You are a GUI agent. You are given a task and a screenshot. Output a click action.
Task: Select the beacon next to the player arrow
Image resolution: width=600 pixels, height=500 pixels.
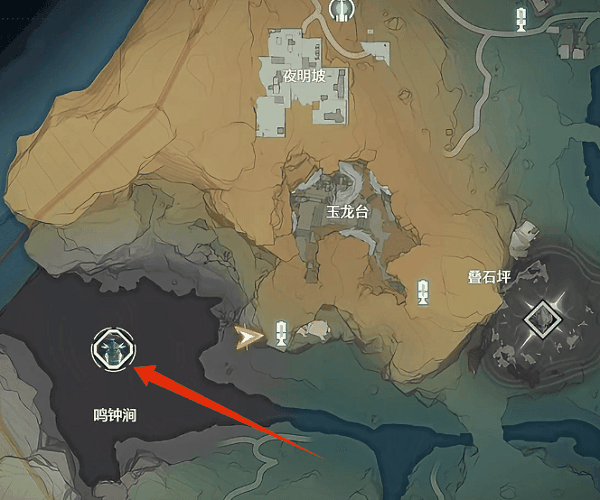[x=281, y=334]
